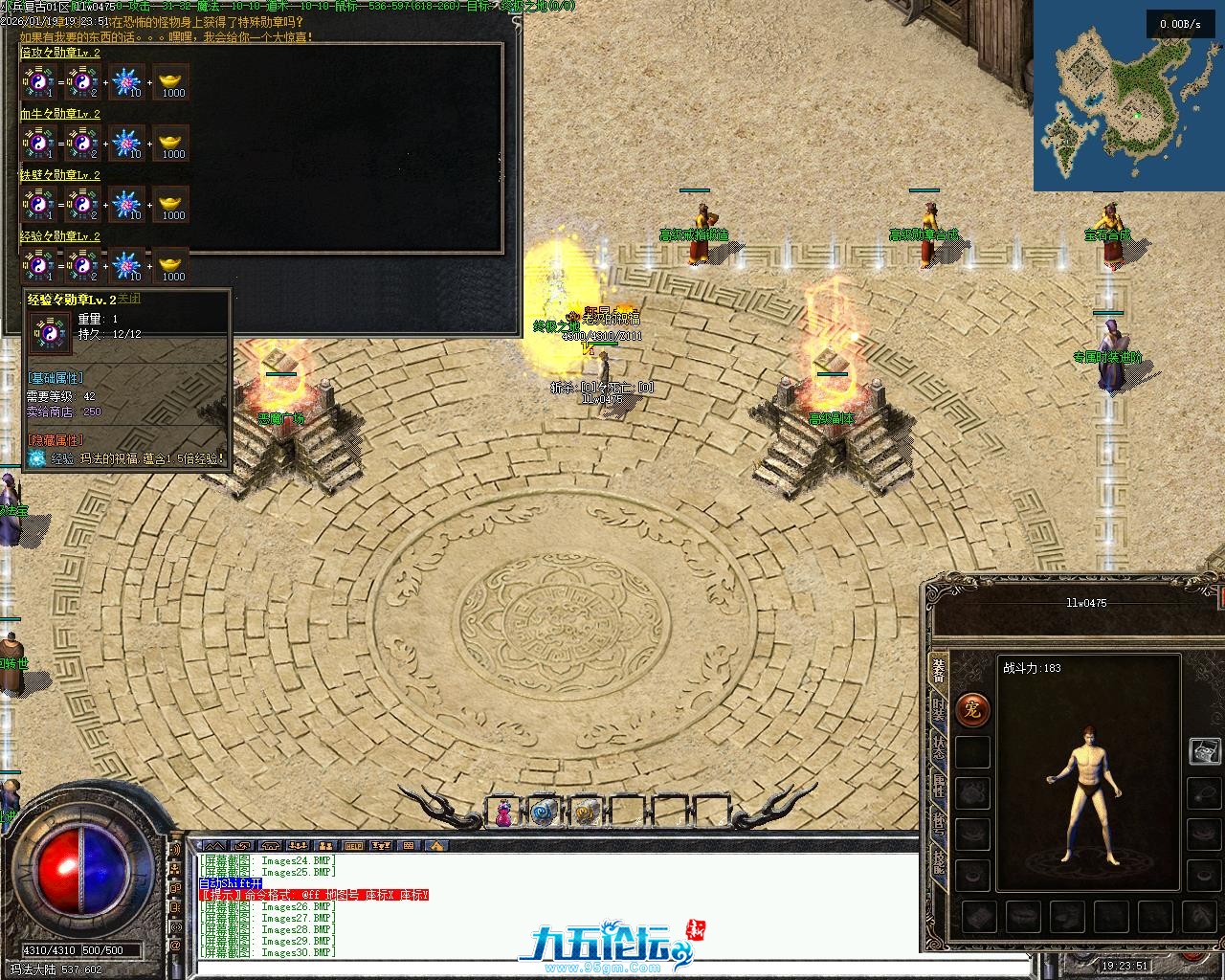Use the yellow scroll in the hotbar

(x=586, y=813)
